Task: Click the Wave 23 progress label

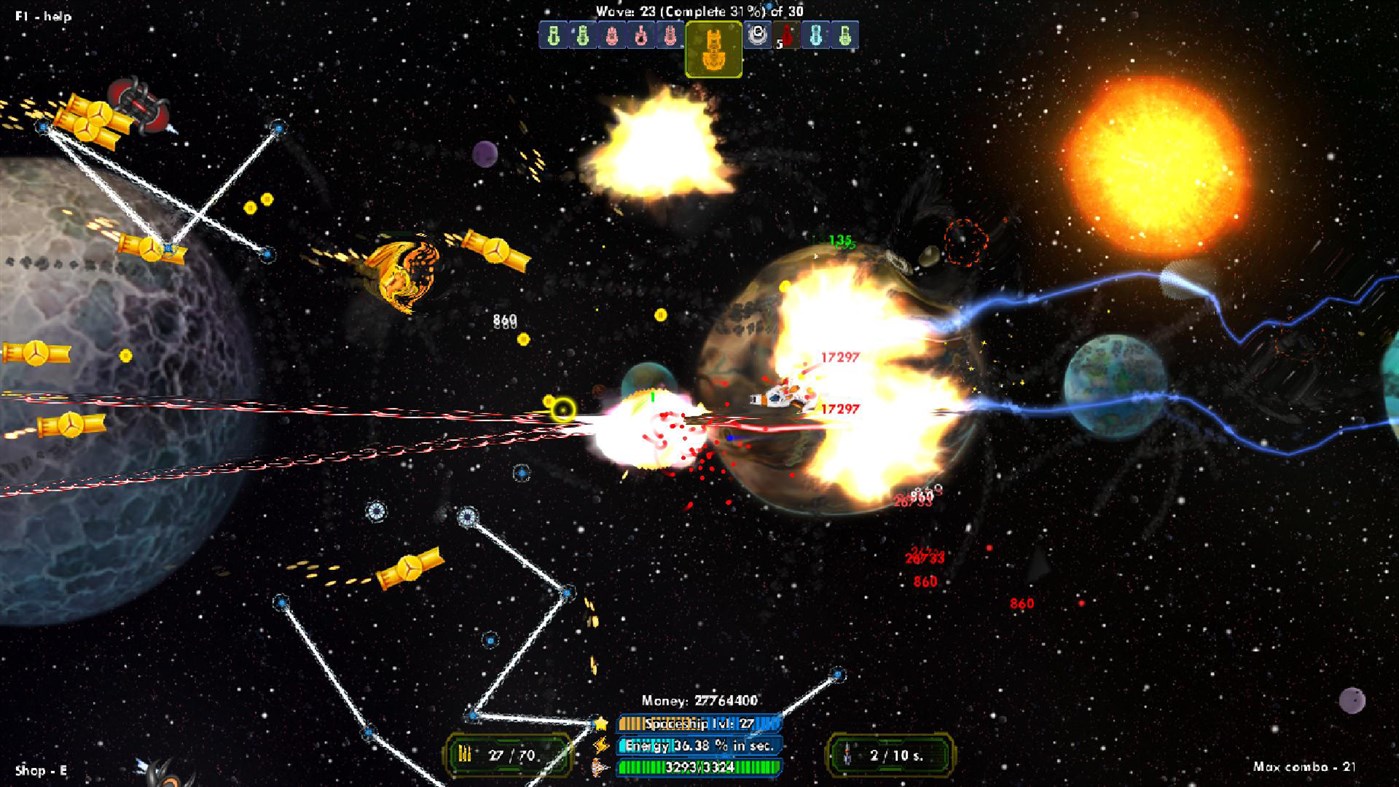Action: tap(699, 11)
